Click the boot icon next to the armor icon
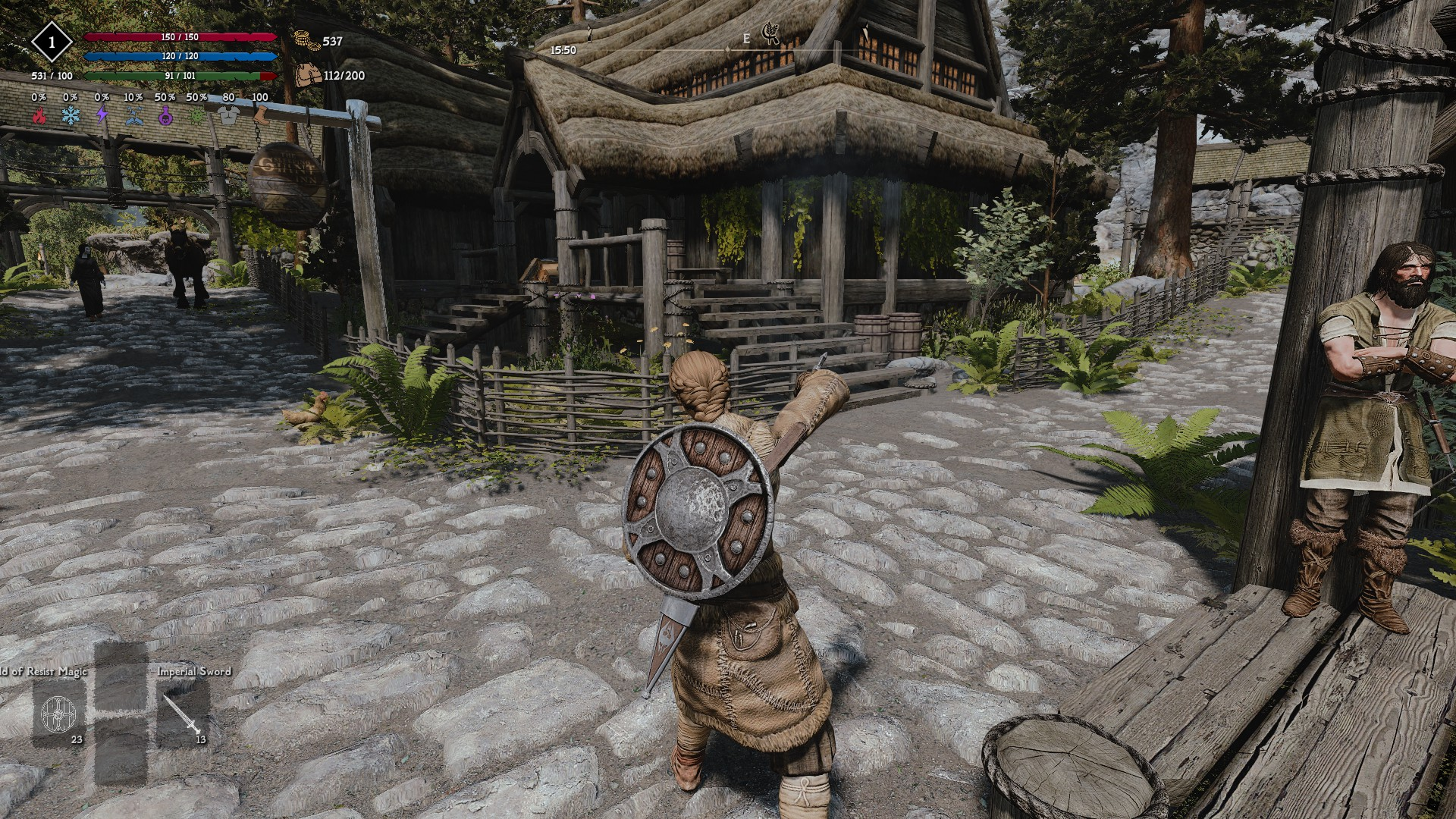This screenshot has height=819, width=1456. click(x=262, y=114)
